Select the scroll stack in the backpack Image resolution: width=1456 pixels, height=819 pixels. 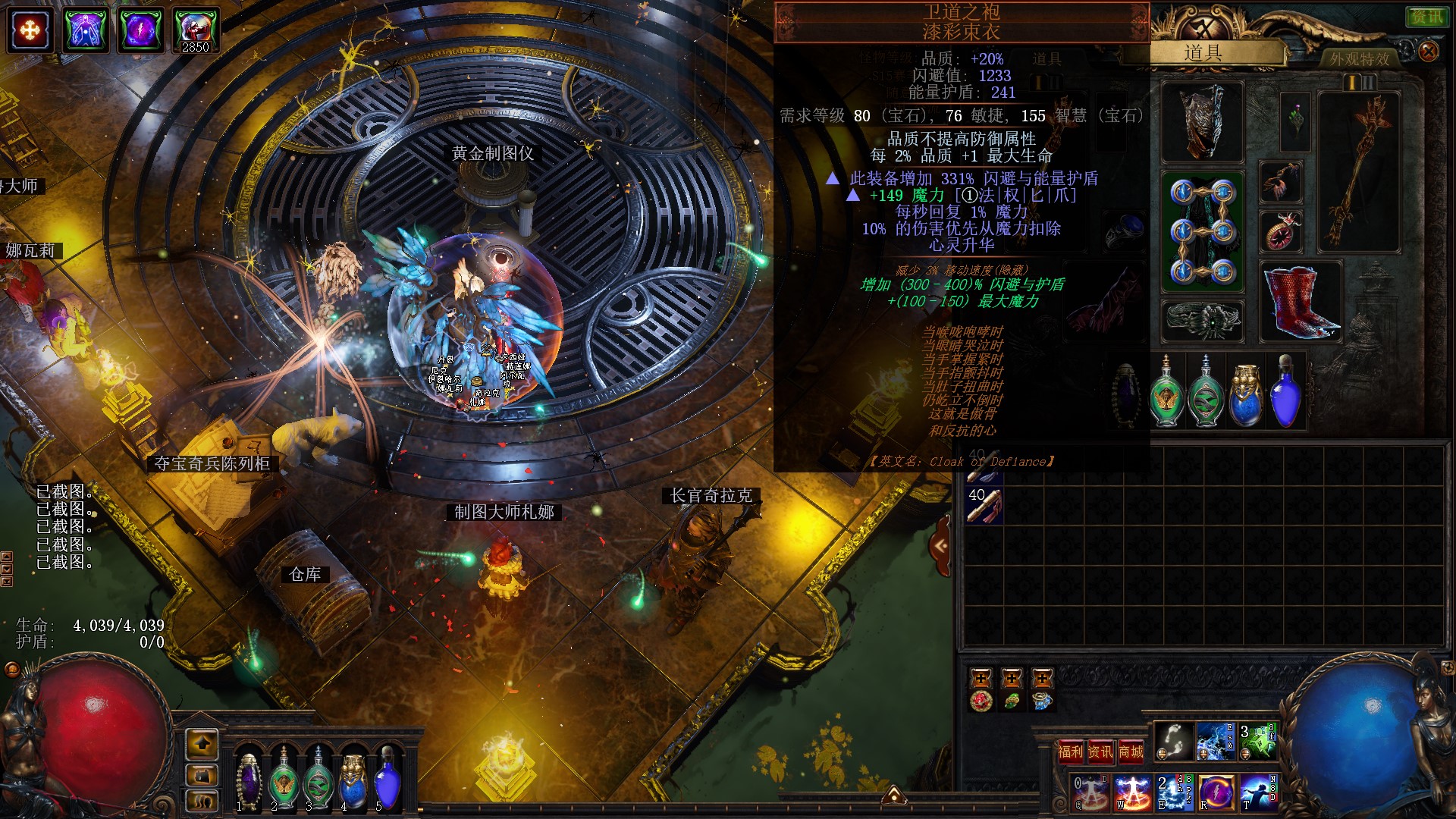(x=984, y=506)
